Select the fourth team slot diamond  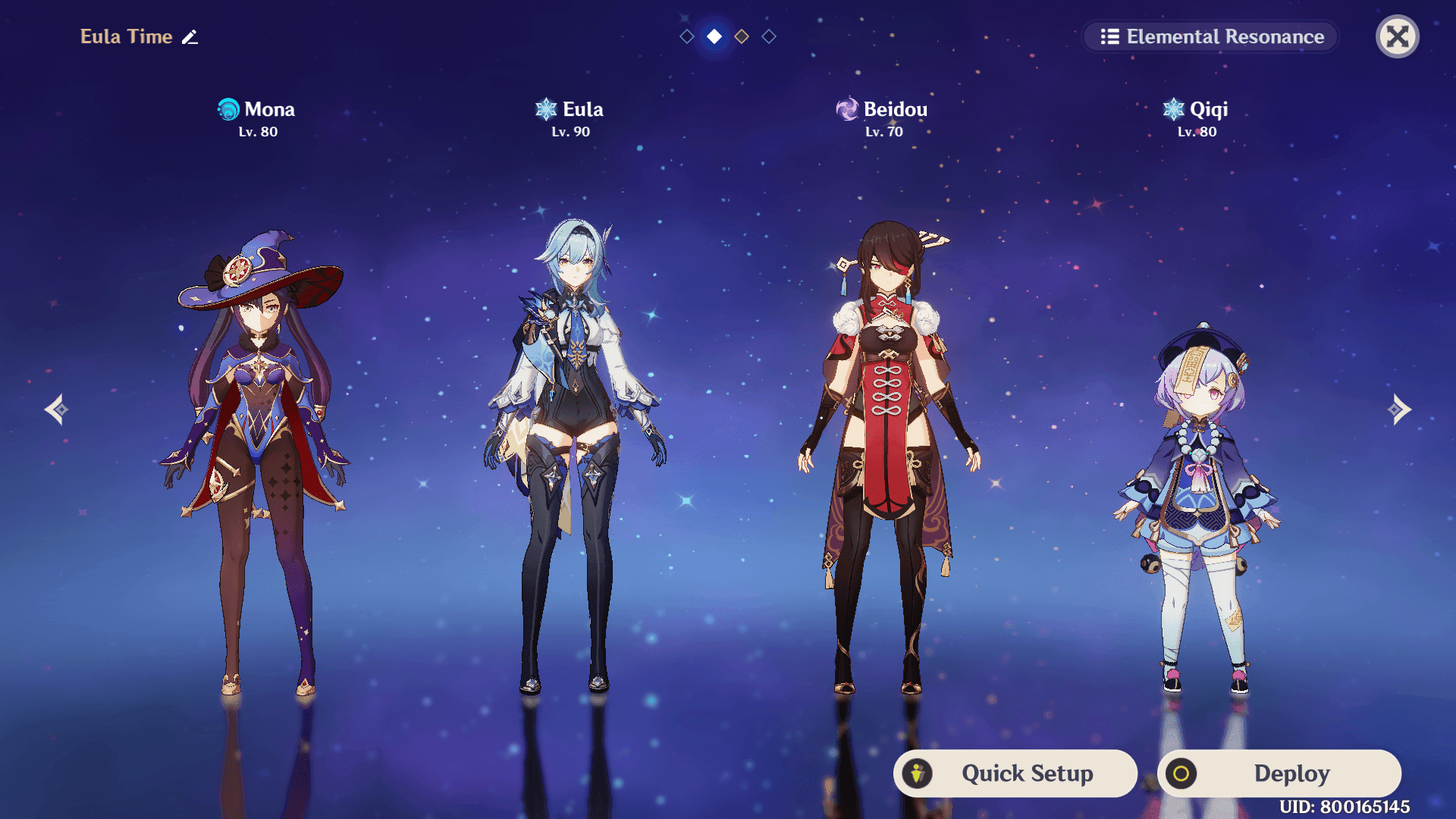768,35
